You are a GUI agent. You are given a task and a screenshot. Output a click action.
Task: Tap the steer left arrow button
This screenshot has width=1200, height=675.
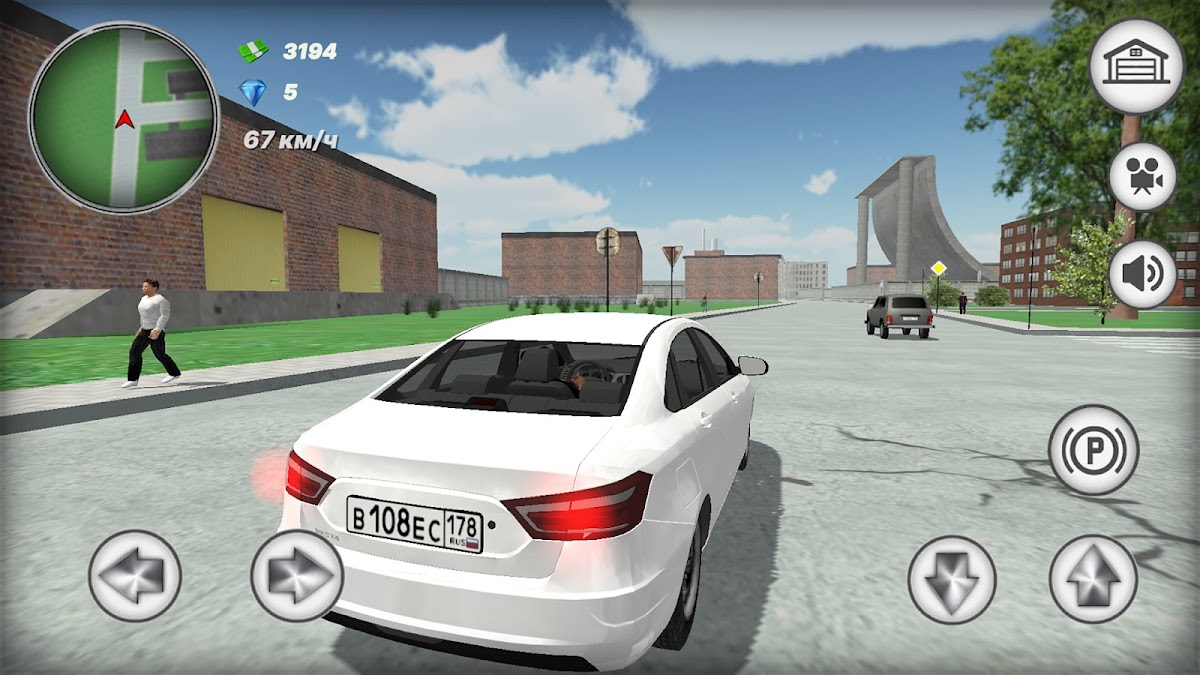point(135,576)
